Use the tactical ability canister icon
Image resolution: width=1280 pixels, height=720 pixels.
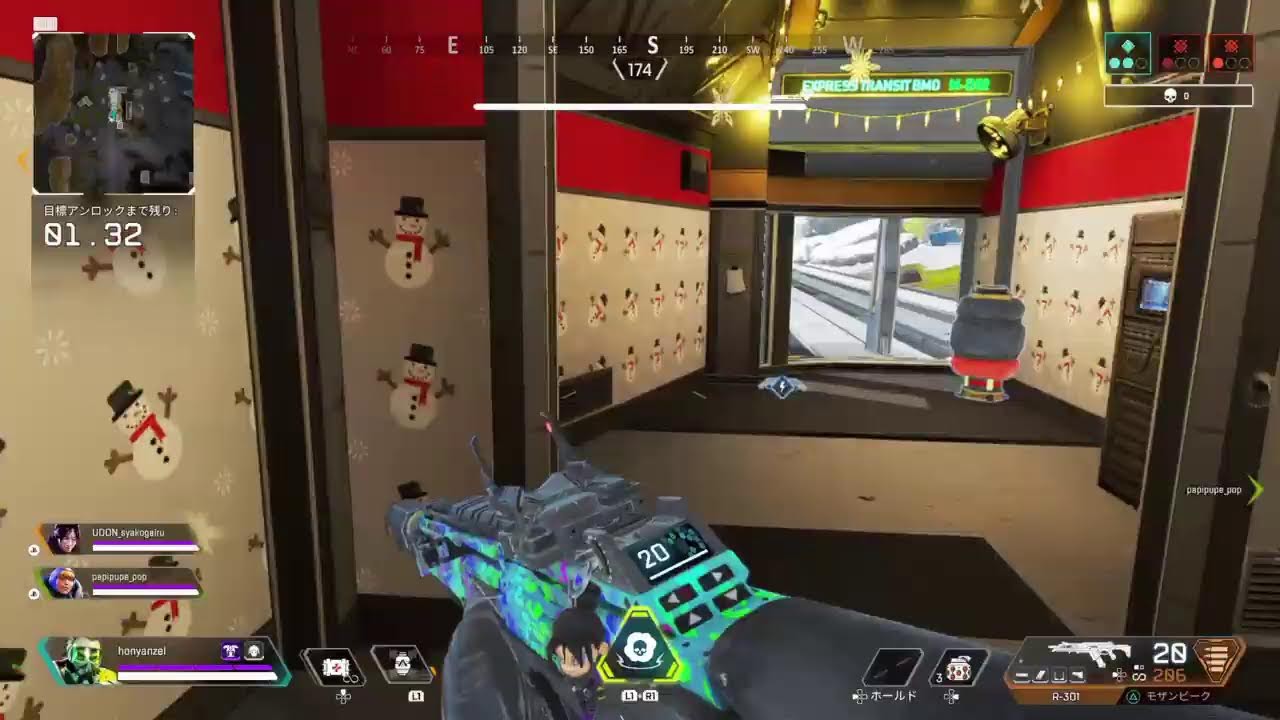tap(401, 664)
